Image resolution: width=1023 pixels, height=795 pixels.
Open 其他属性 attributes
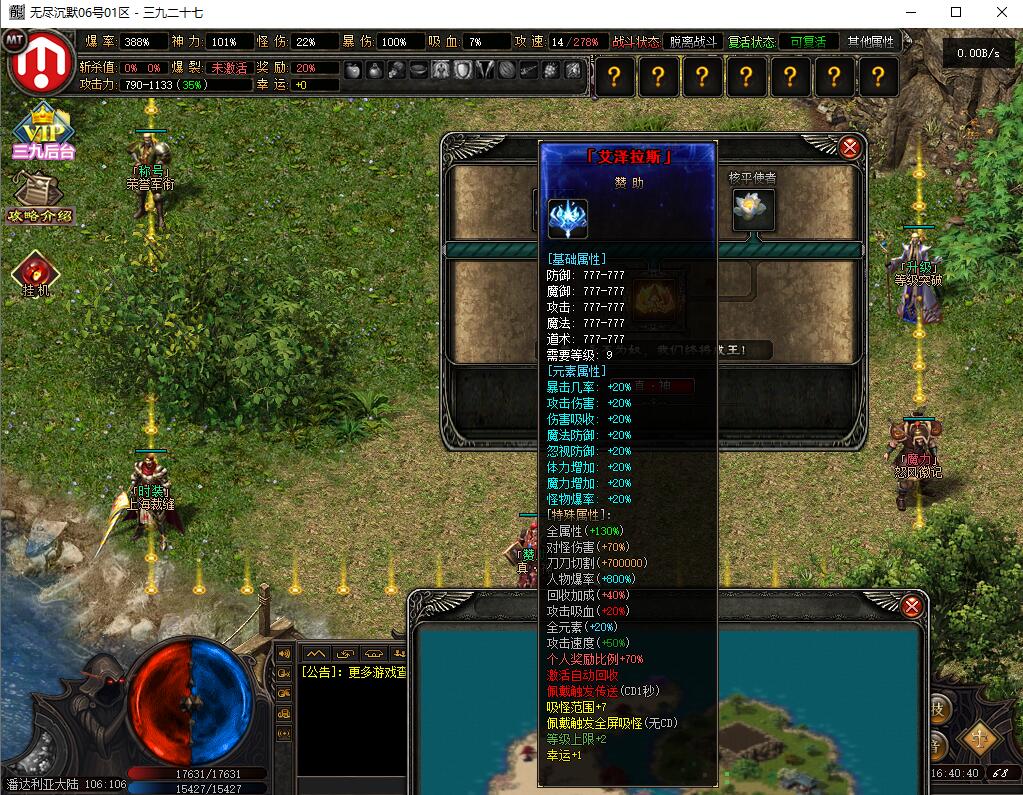[870, 42]
